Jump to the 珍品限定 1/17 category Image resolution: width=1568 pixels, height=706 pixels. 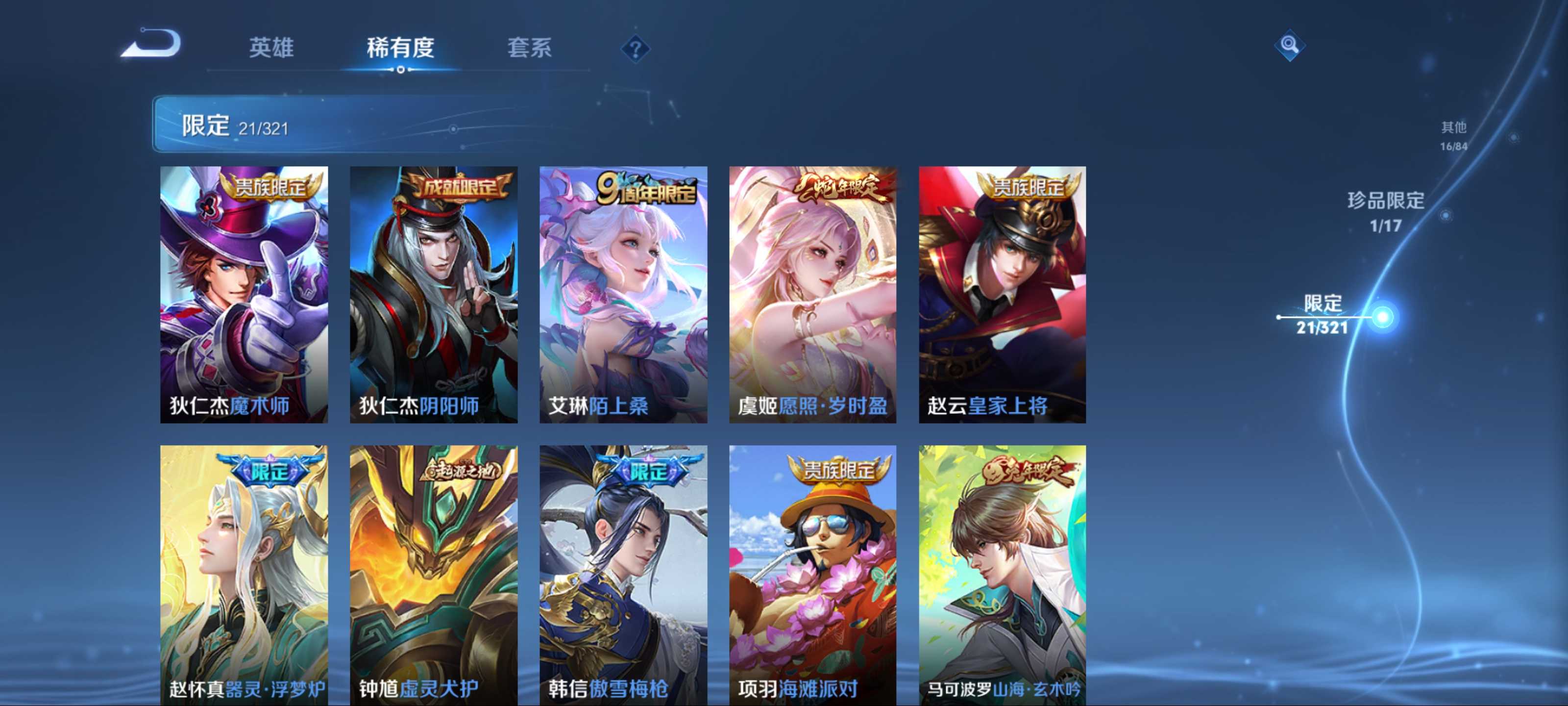click(x=1385, y=211)
